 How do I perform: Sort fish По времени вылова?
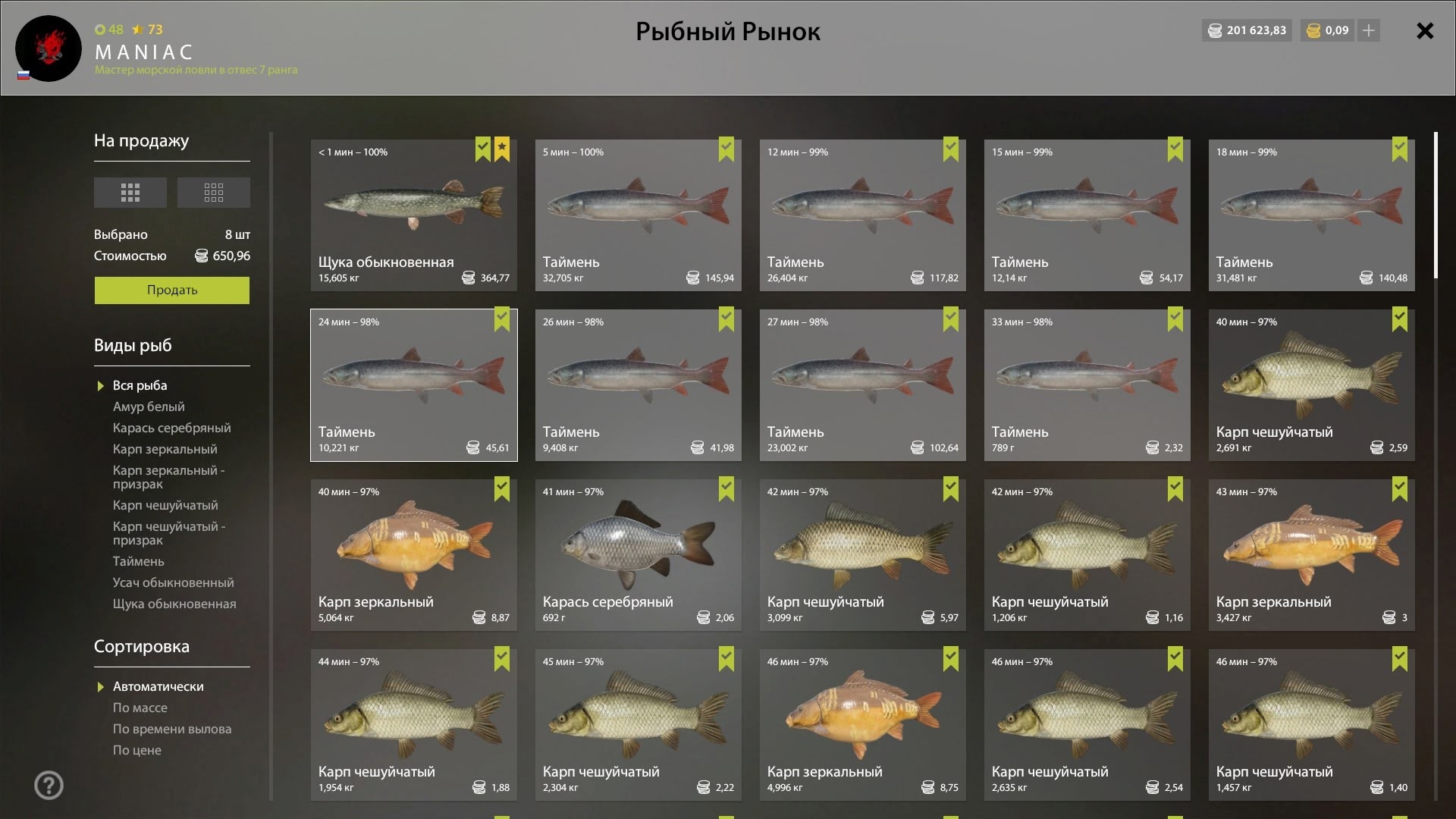tap(171, 729)
